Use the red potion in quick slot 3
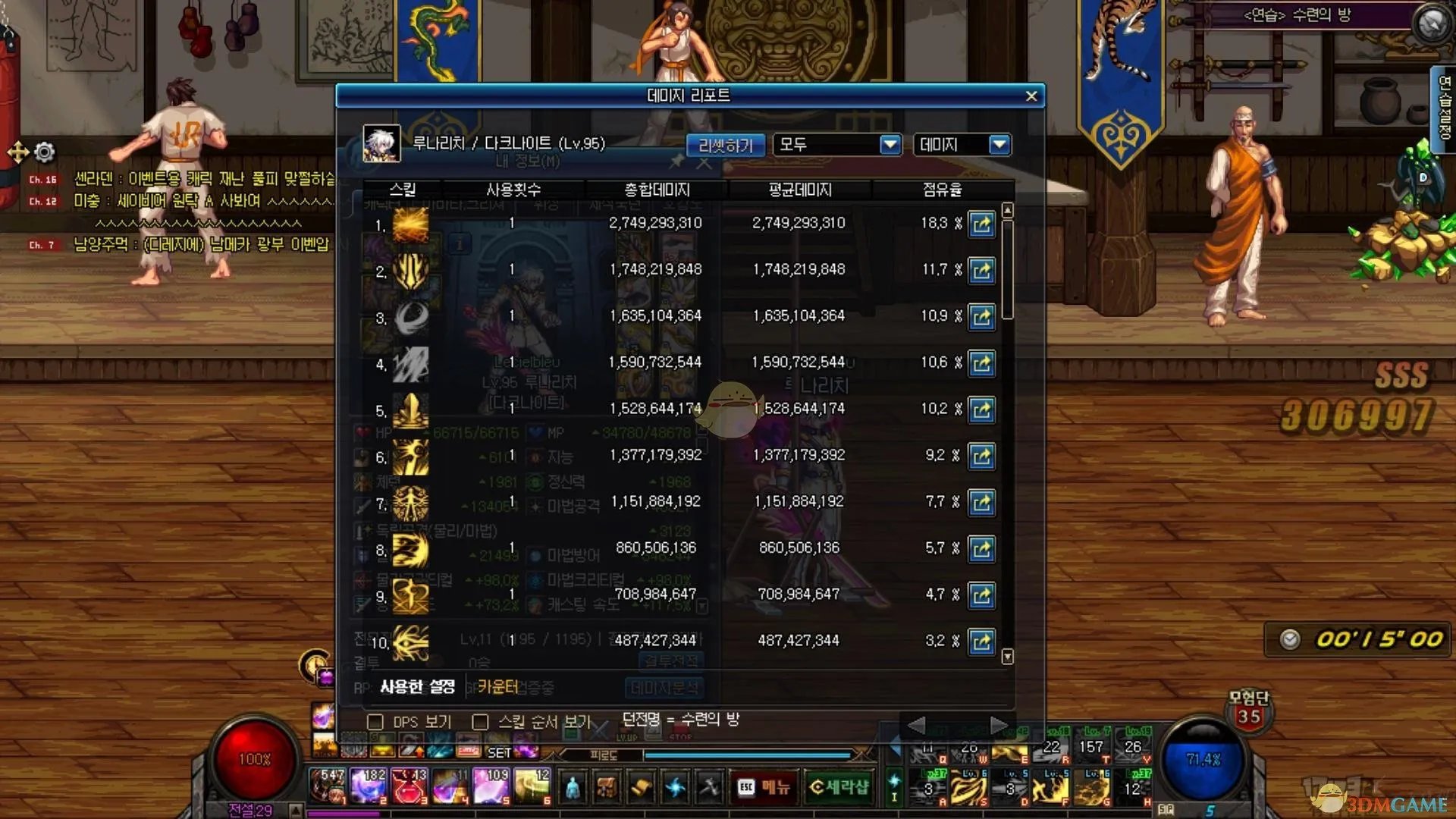Screen dimensions: 1456x819 409,786
